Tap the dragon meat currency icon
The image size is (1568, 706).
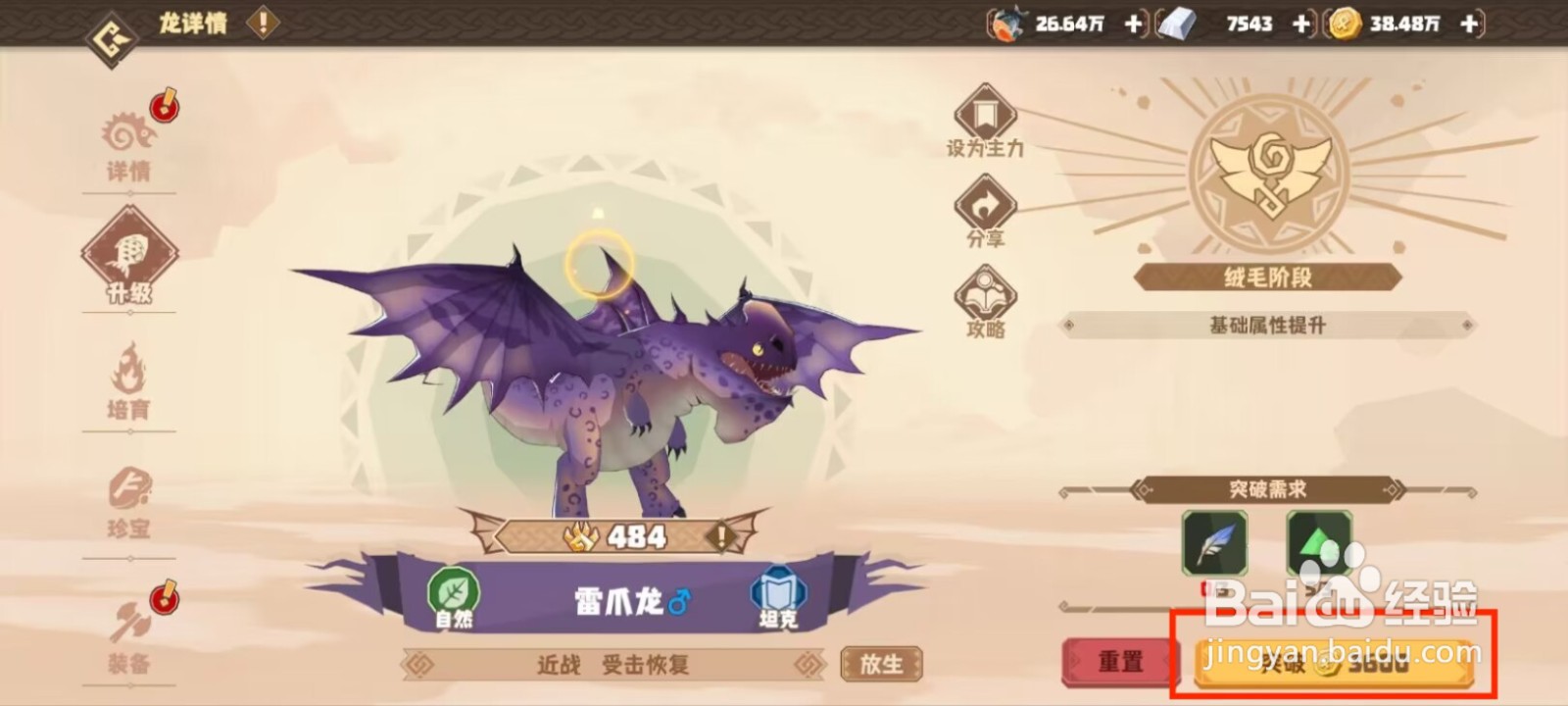click(1009, 22)
